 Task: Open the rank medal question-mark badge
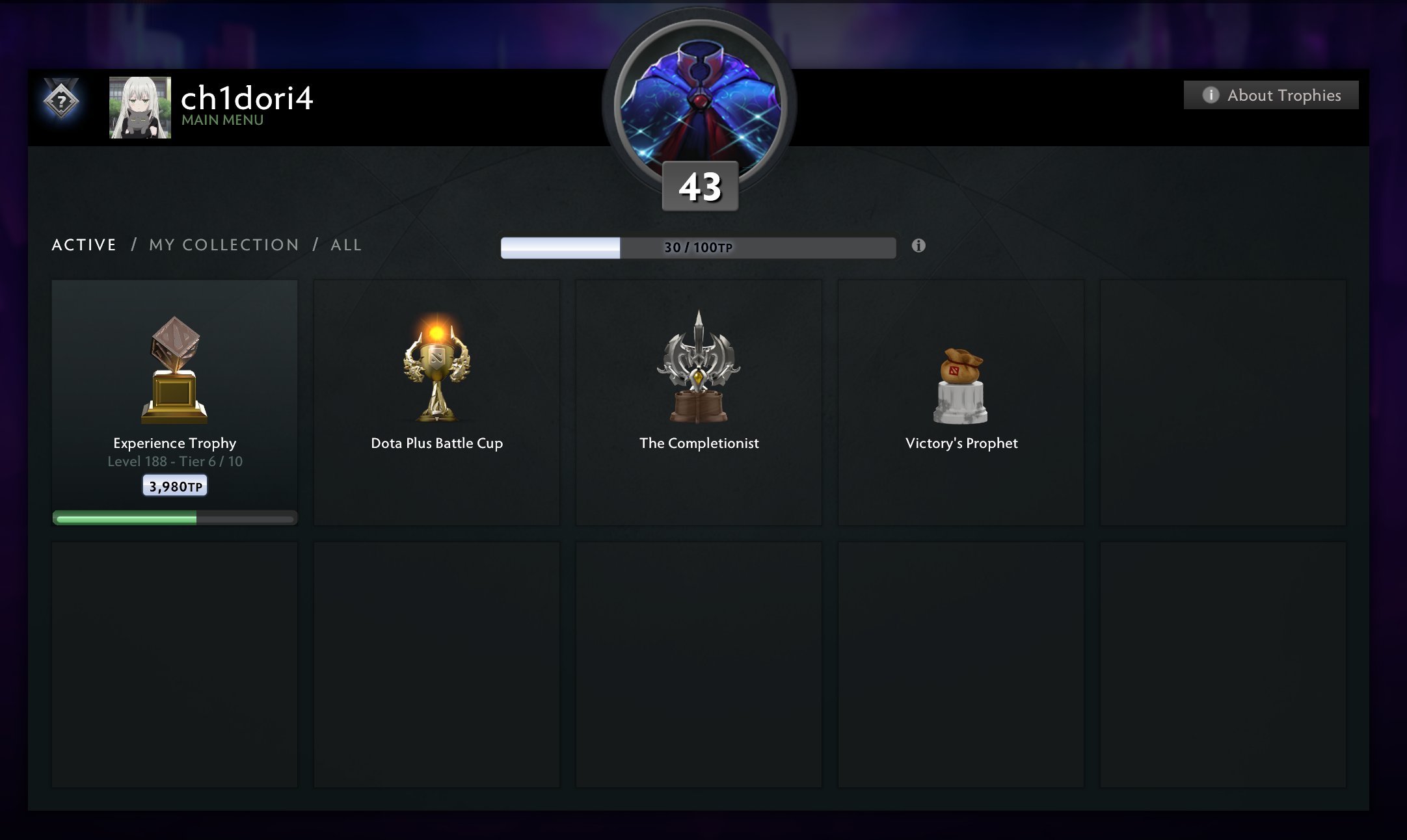pos(61,101)
